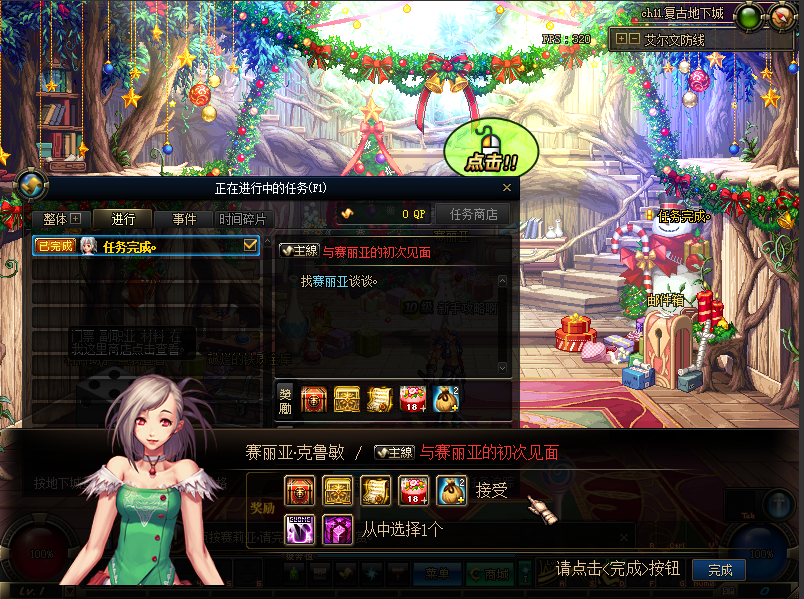Open the compass map icon

click(x=30, y=185)
